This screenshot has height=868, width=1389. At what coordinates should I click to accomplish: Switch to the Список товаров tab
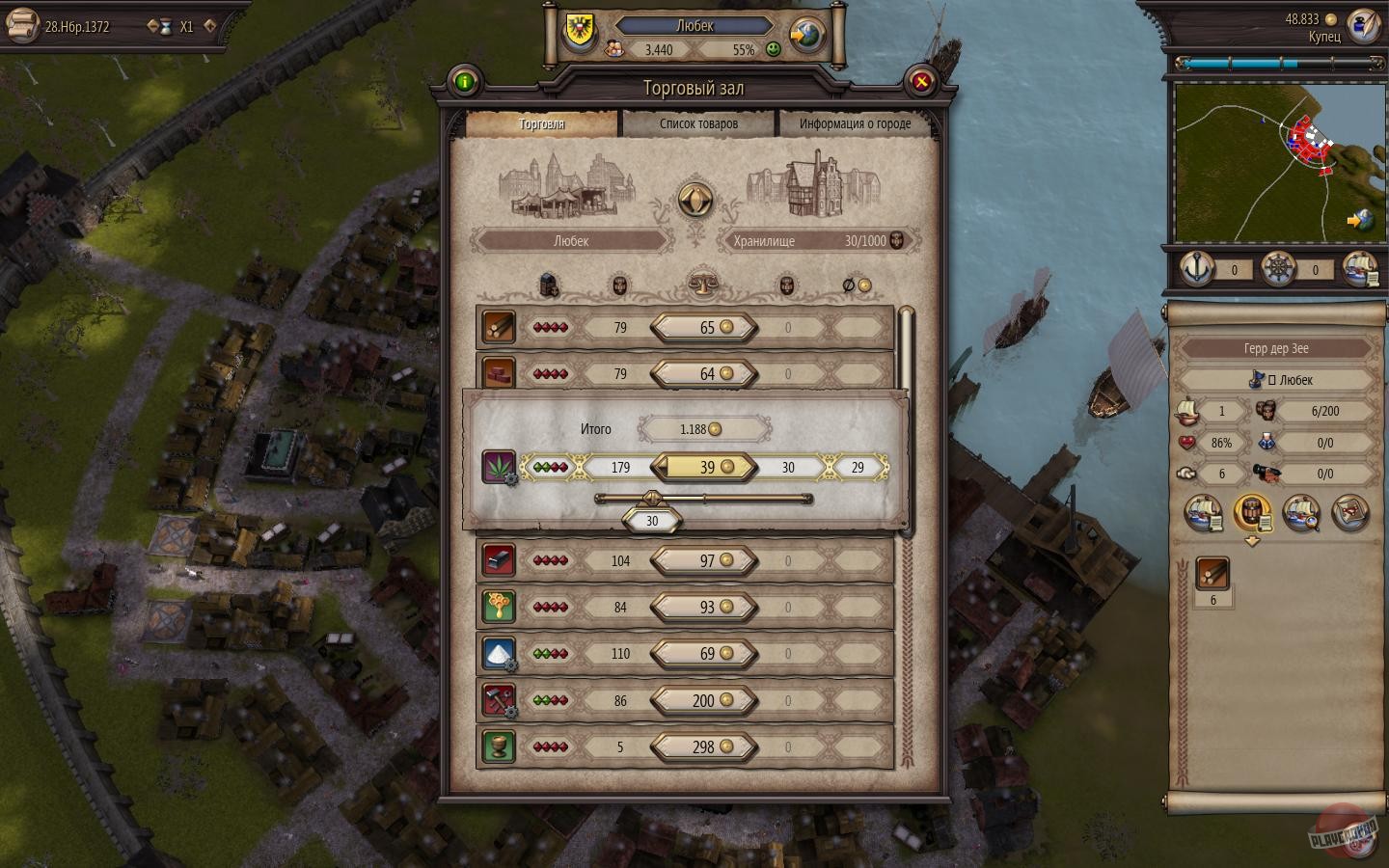pyautogui.click(x=699, y=123)
